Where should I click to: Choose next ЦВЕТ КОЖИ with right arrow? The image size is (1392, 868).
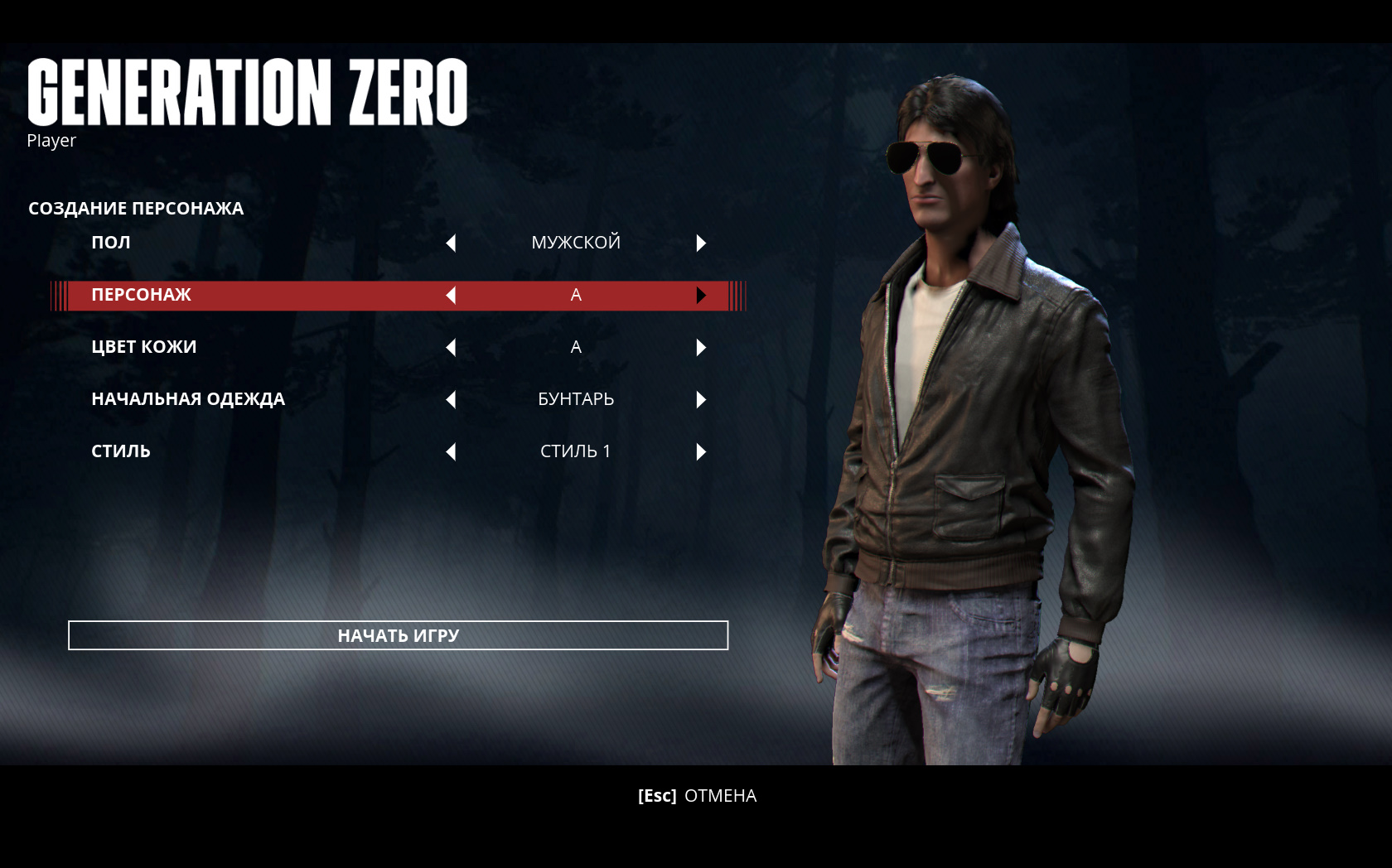(701, 347)
